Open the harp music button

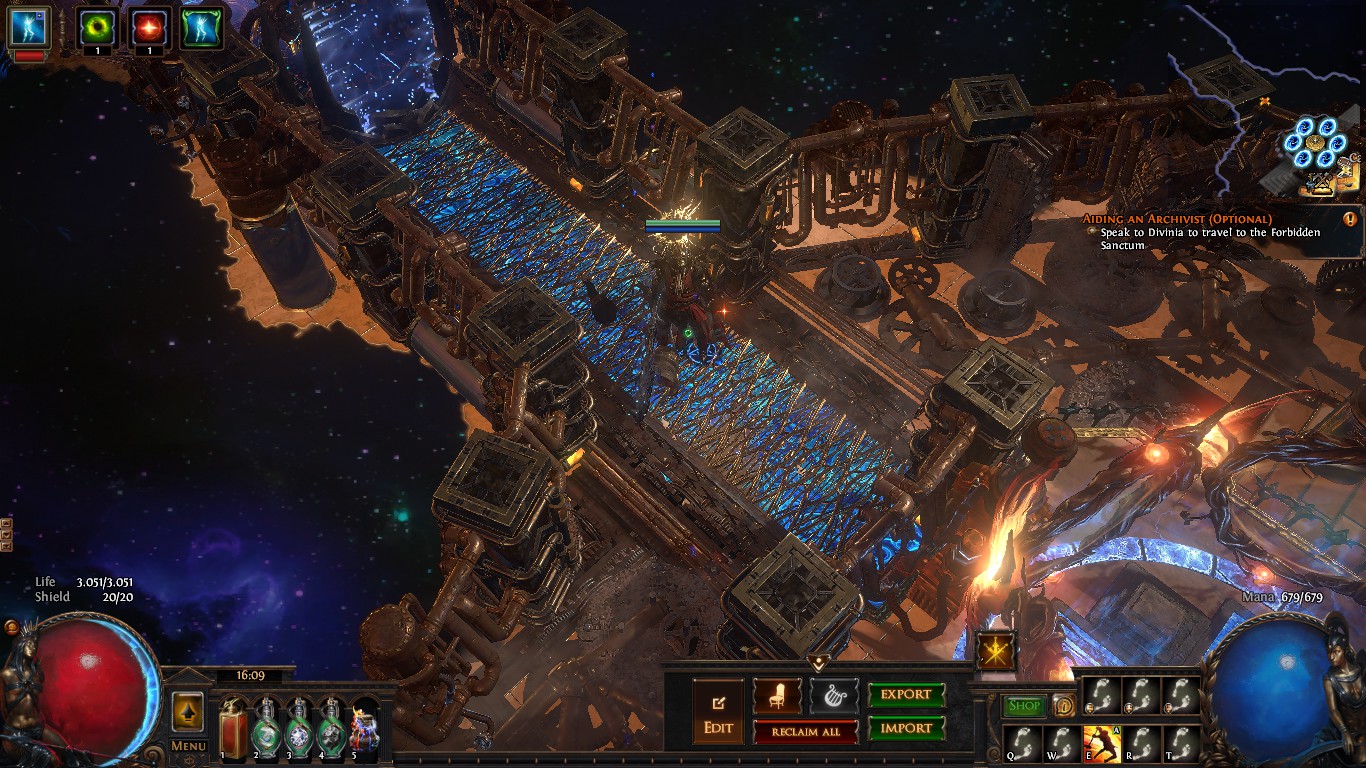pyautogui.click(x=834, y=695)
